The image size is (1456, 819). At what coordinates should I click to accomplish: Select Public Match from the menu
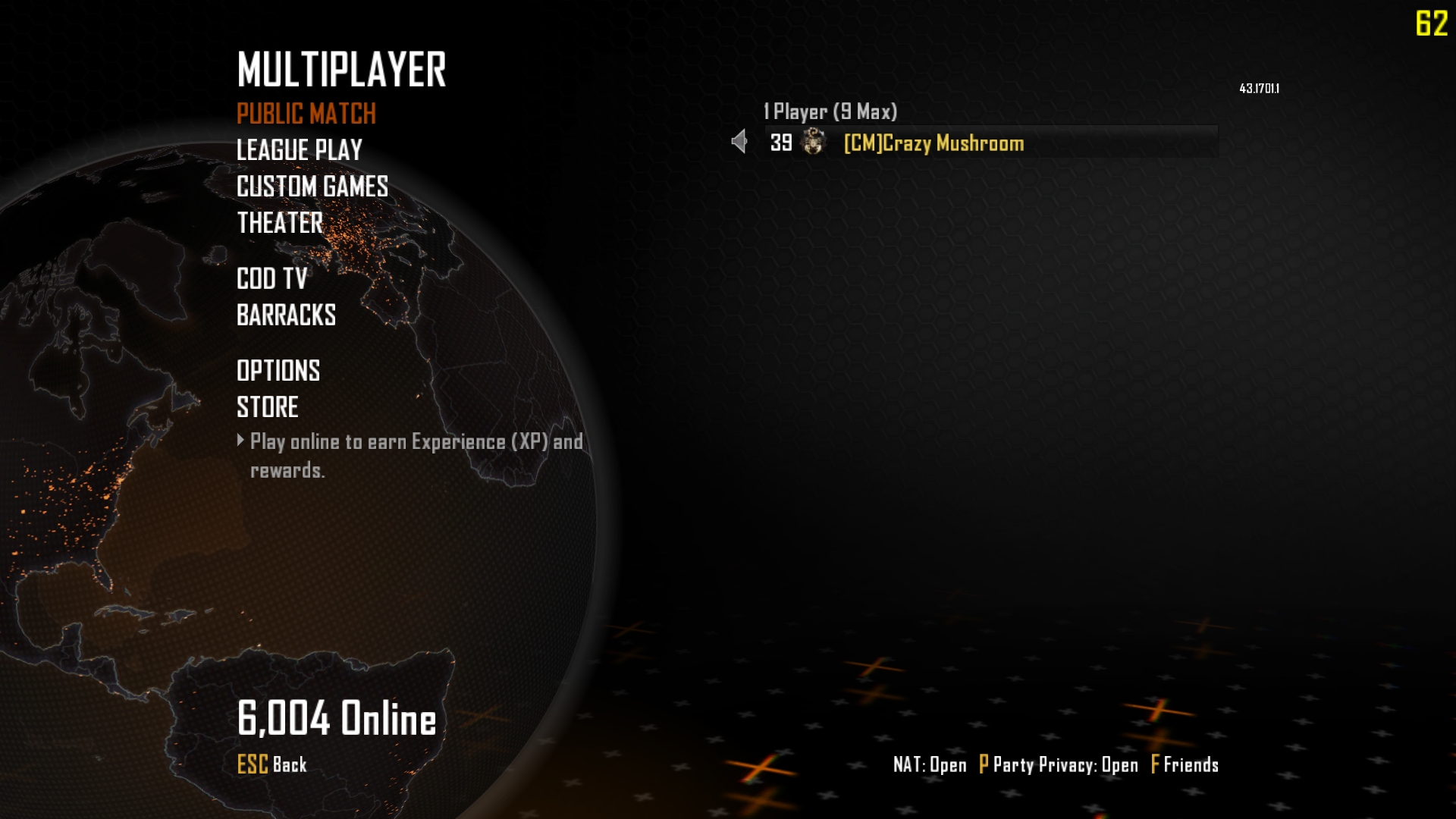(306, 114)
